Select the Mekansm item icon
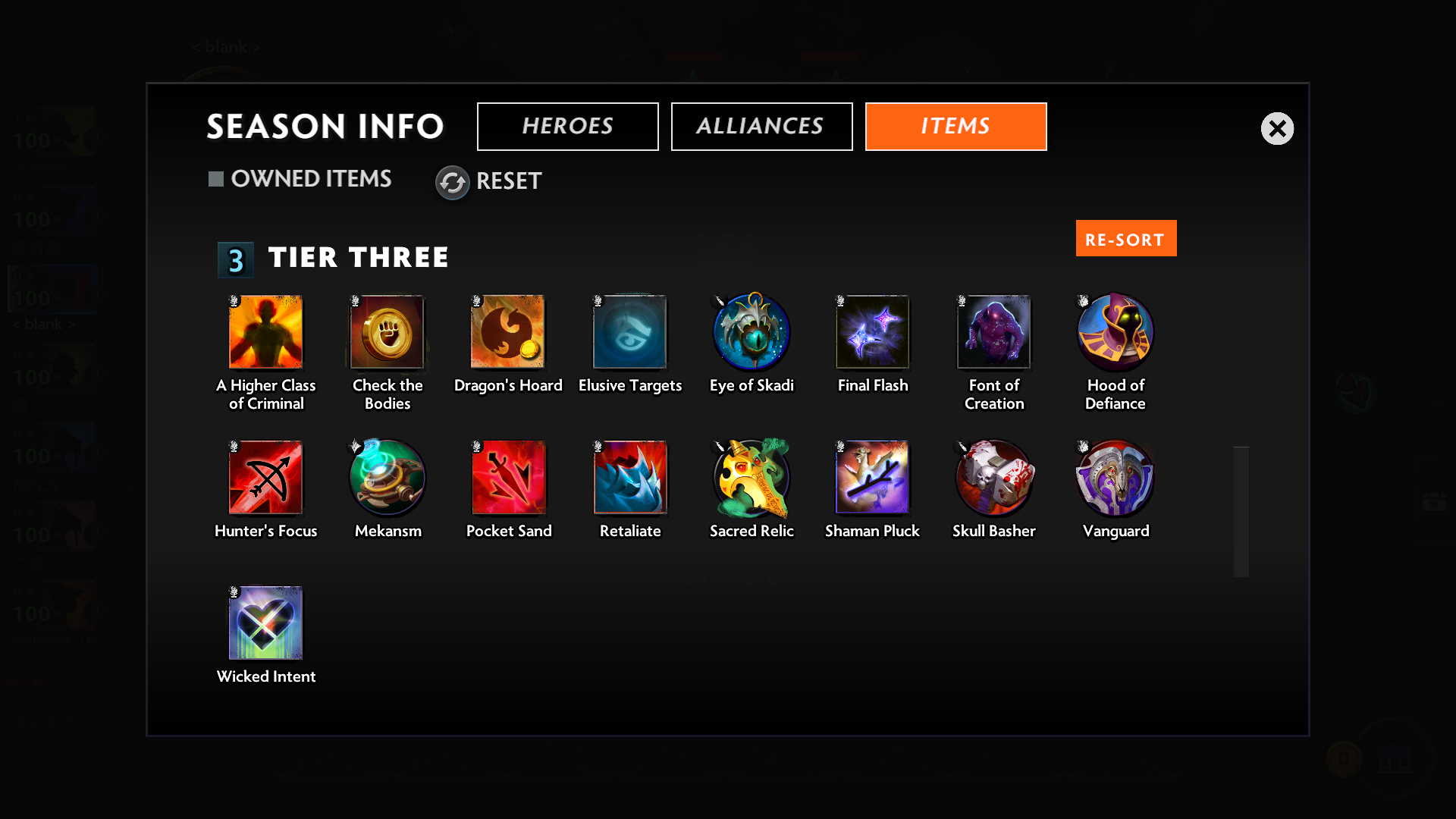This screenshot has width=1456, height=819. pos(388,478)
